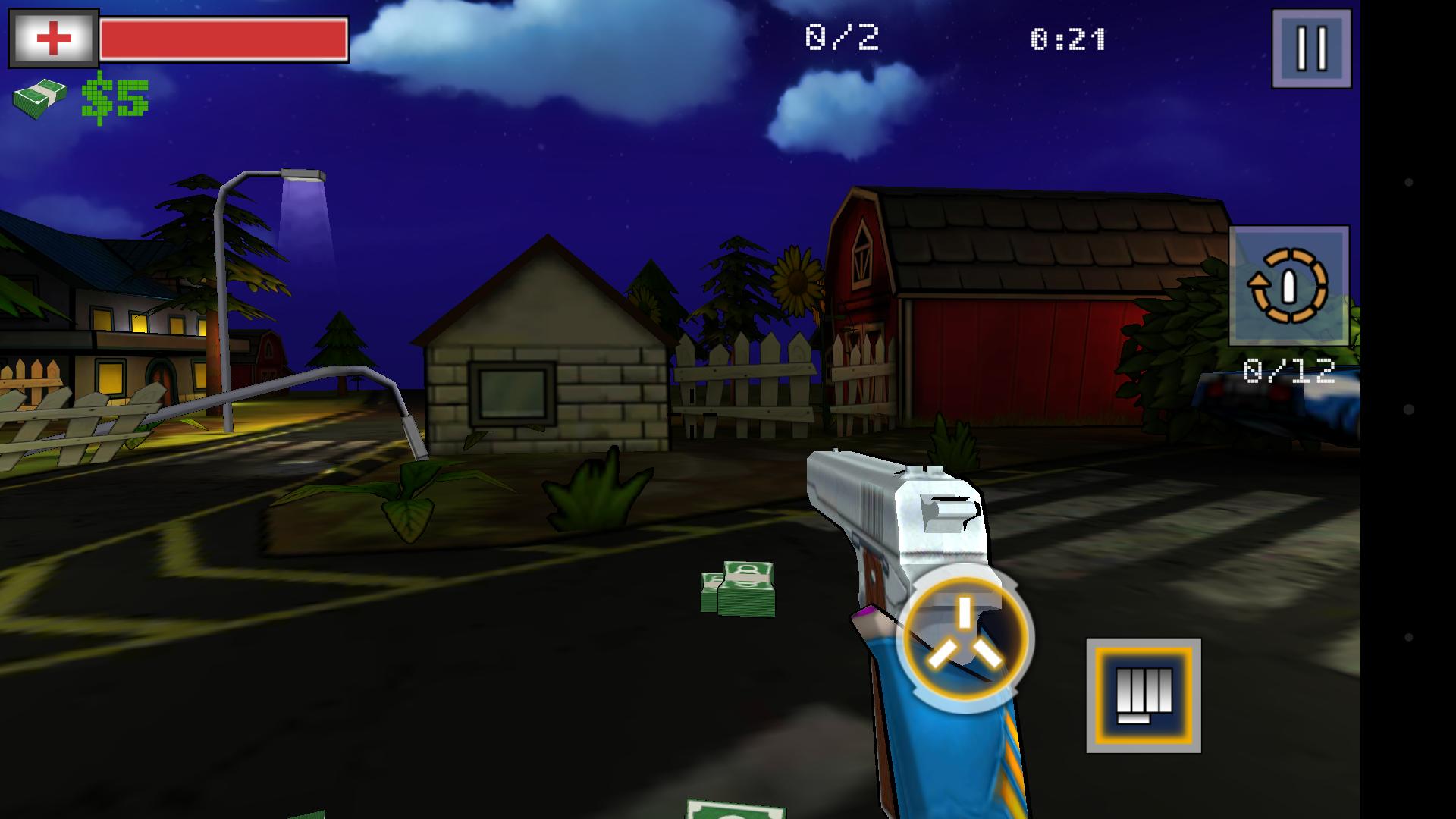
Task: Tap the medical cross health icon
Action: (x=52, y=36)
